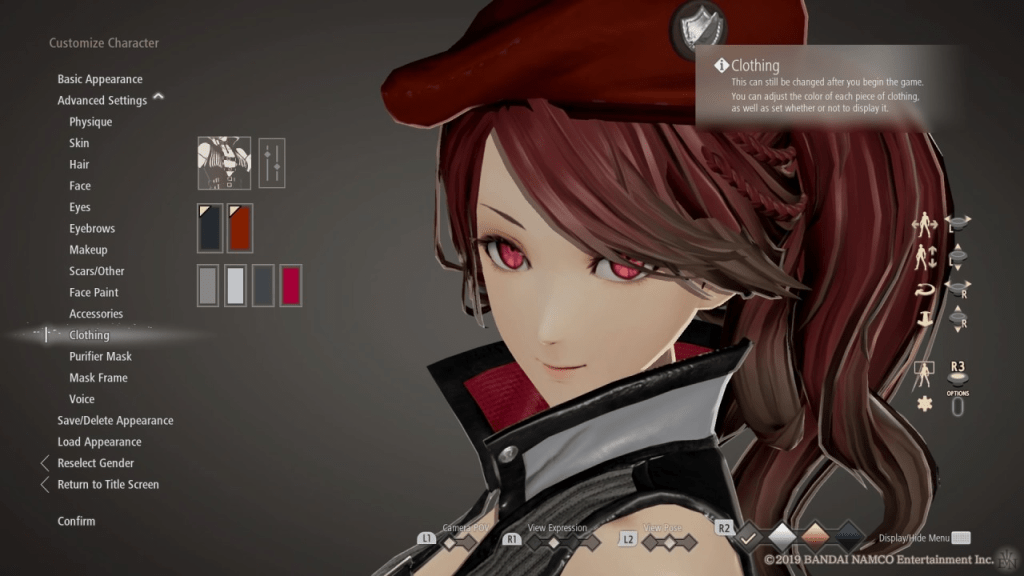
Task: Open Save/Delete Appearance
Action: click(x=115, y=421)
